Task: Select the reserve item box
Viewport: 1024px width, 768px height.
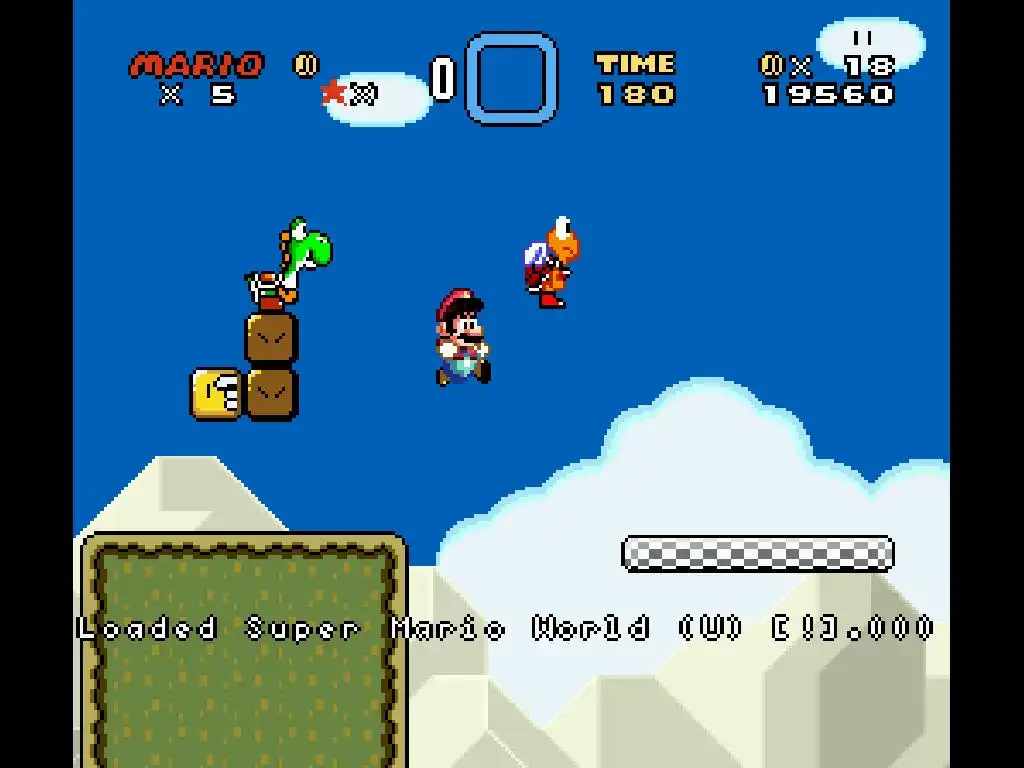Action: 512,78
